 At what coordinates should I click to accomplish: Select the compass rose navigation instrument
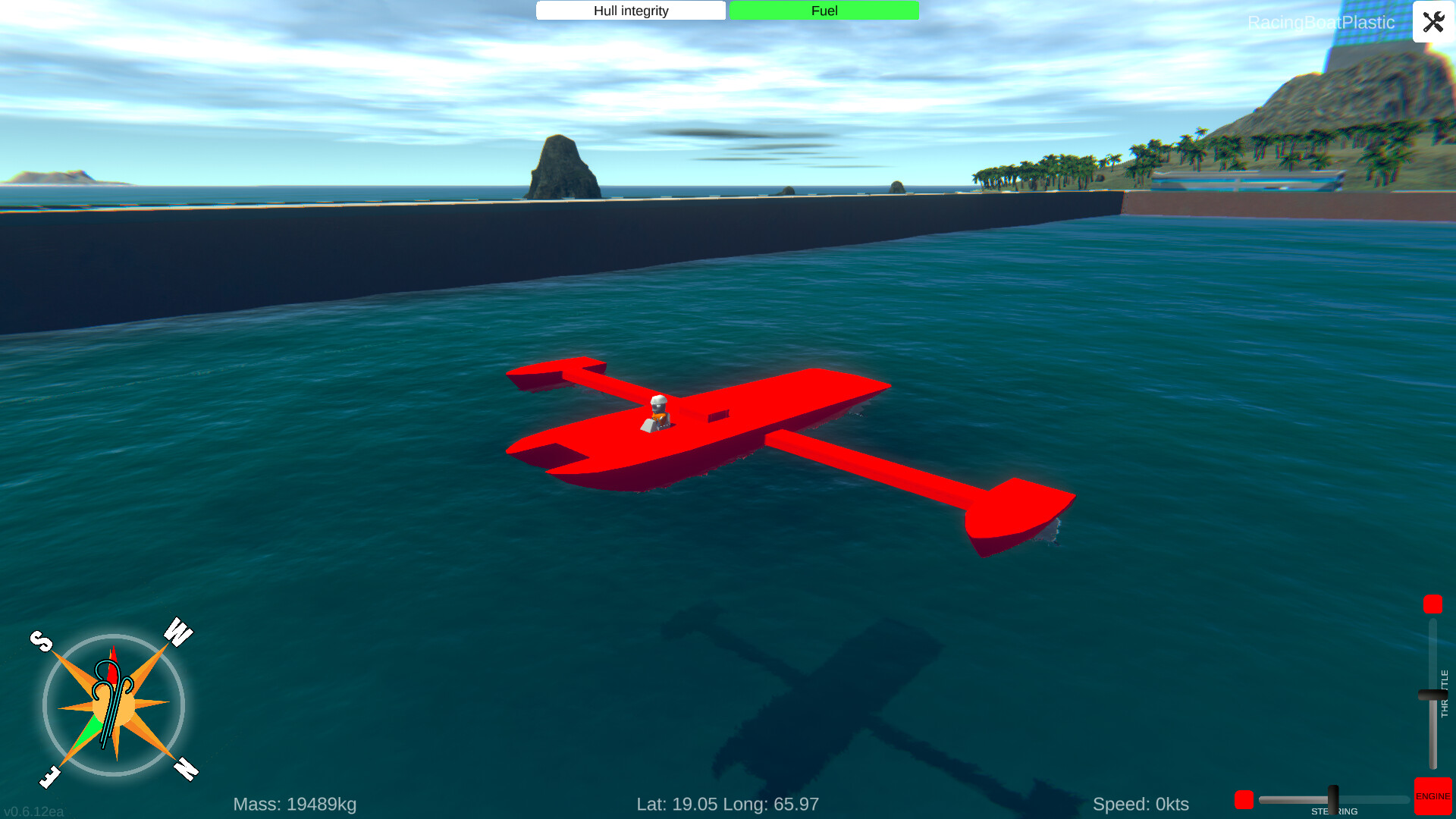(x=114, y=705)
